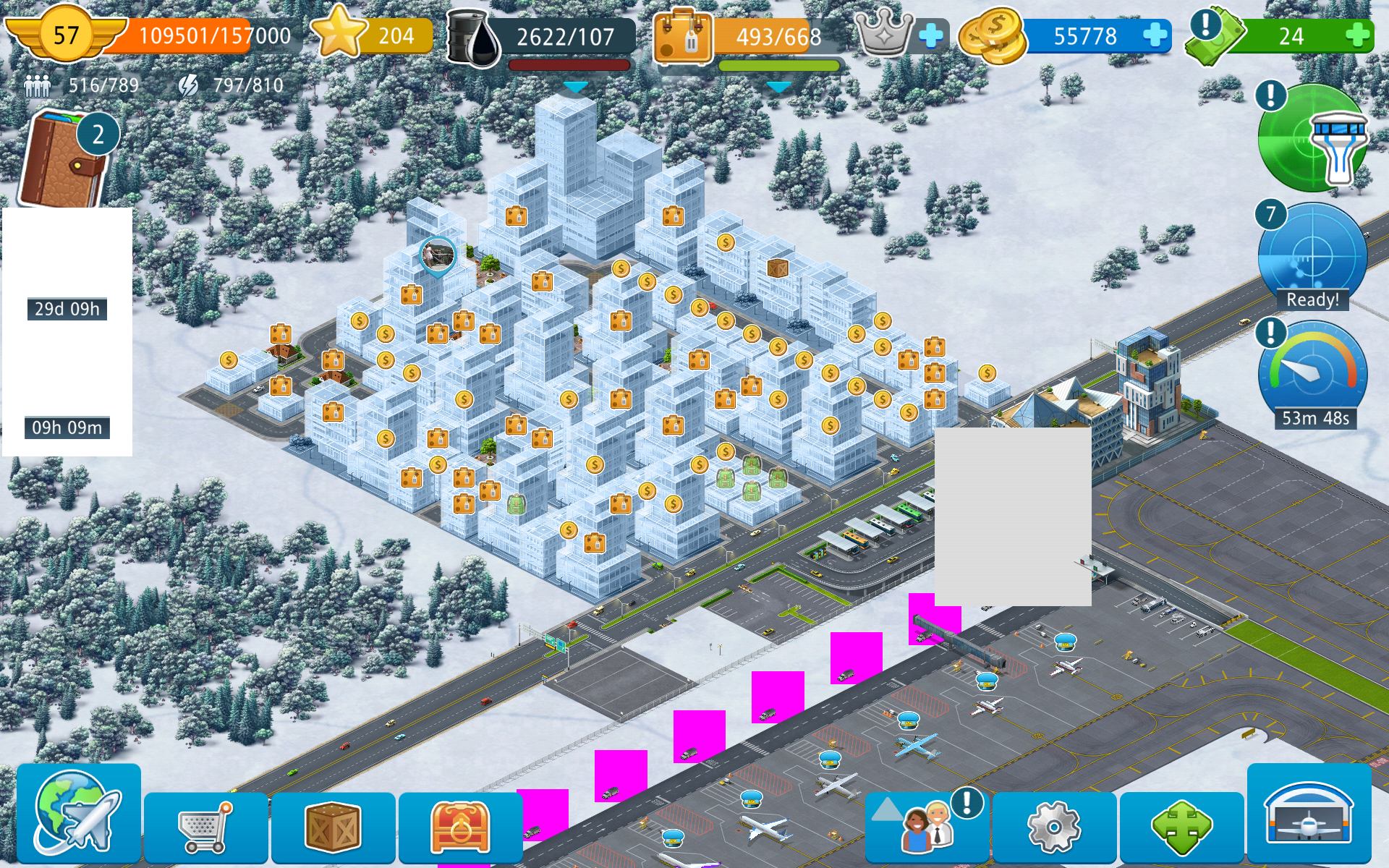
Task: Open the gear settings menu
Action: (x=1054, y=827)
